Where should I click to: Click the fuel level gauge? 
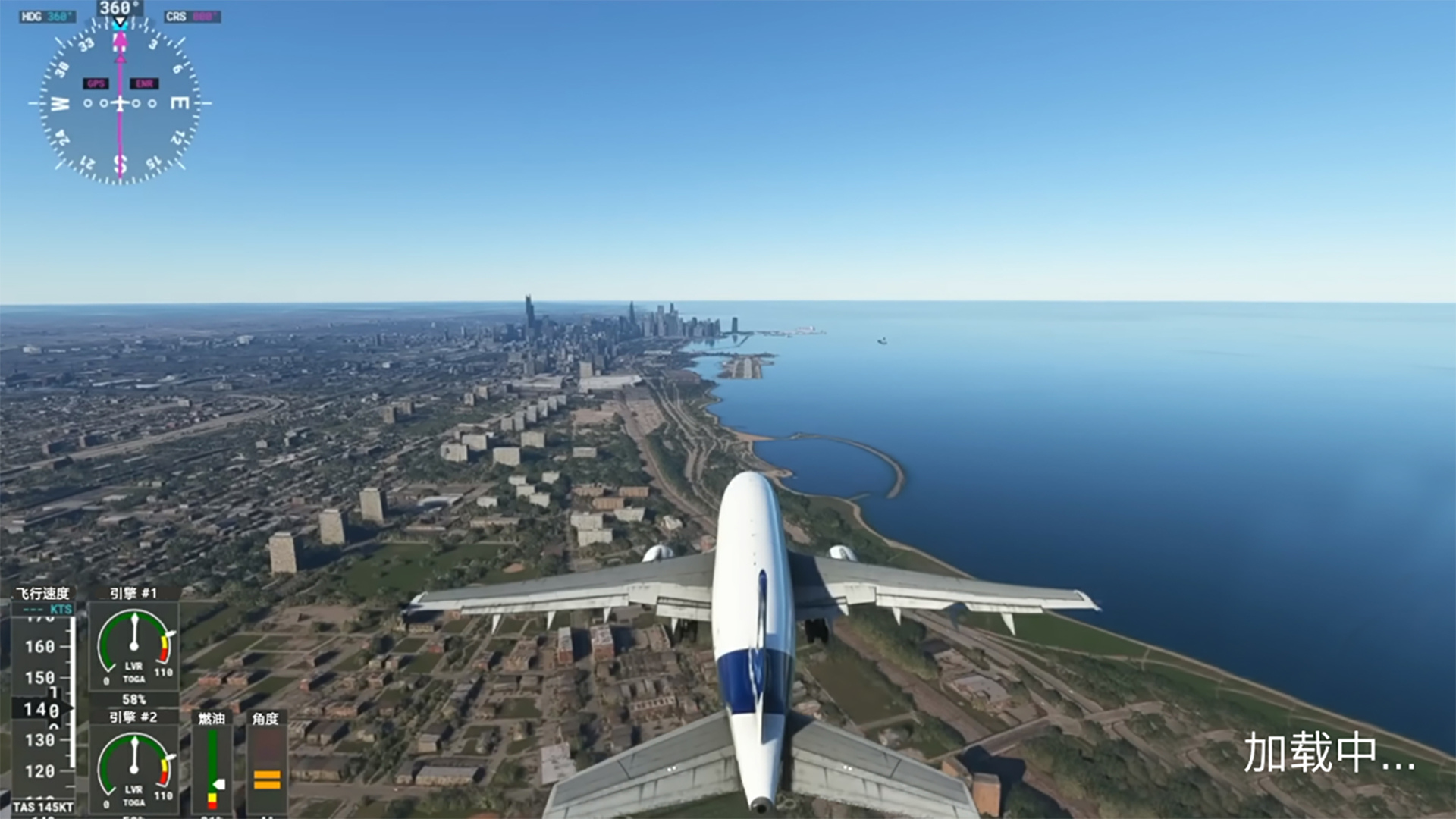point(212,767)
